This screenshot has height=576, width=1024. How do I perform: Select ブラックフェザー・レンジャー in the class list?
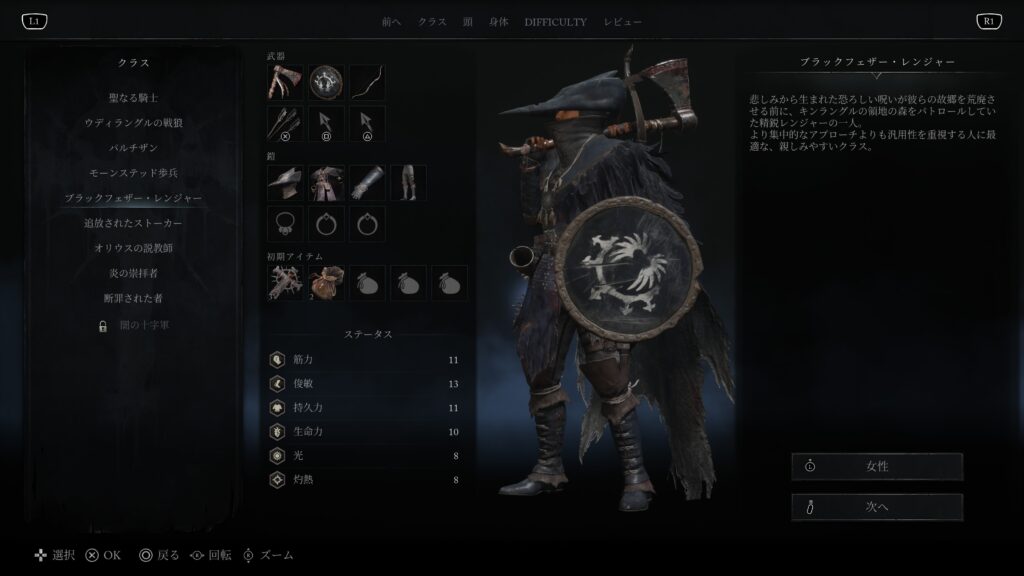point(133,198)
